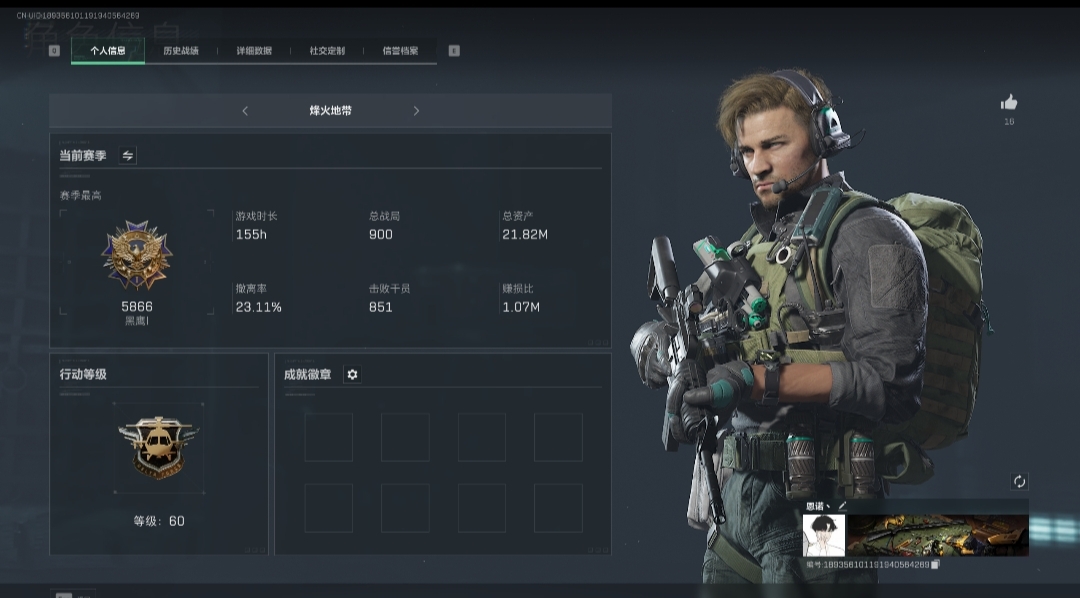Switch to the 个人信息 tab

tap(108, 51)
